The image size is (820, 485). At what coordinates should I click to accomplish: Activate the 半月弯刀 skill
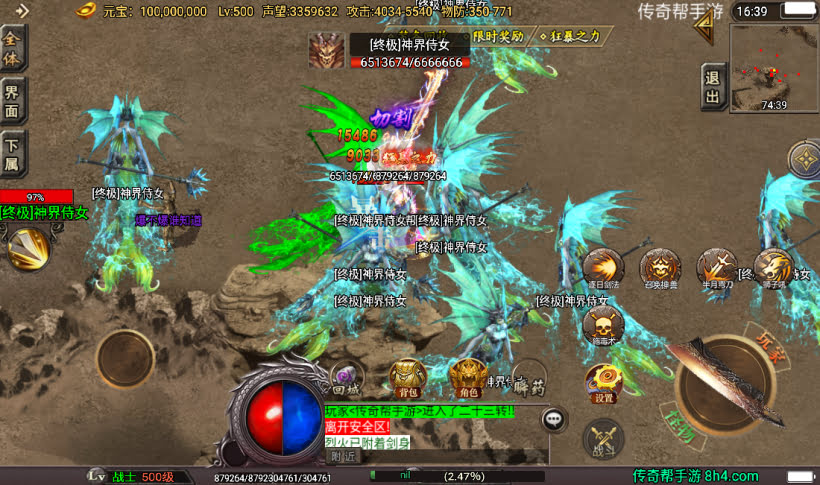(x=716, y=267)
